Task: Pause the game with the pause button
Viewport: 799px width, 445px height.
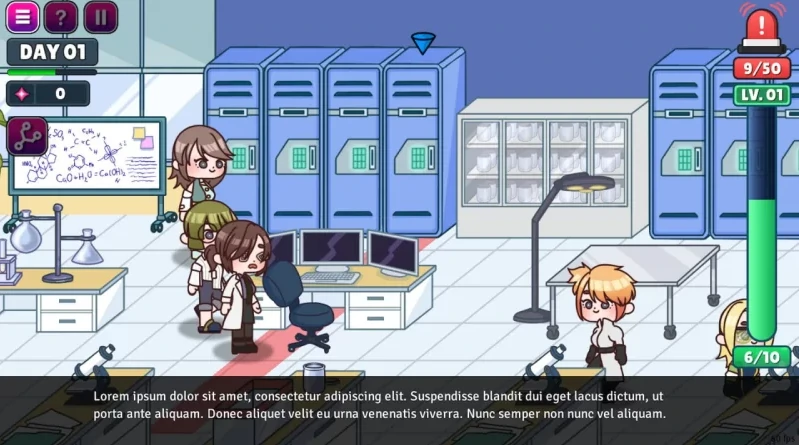Action: pyautogui.click(x=100, y=17)
